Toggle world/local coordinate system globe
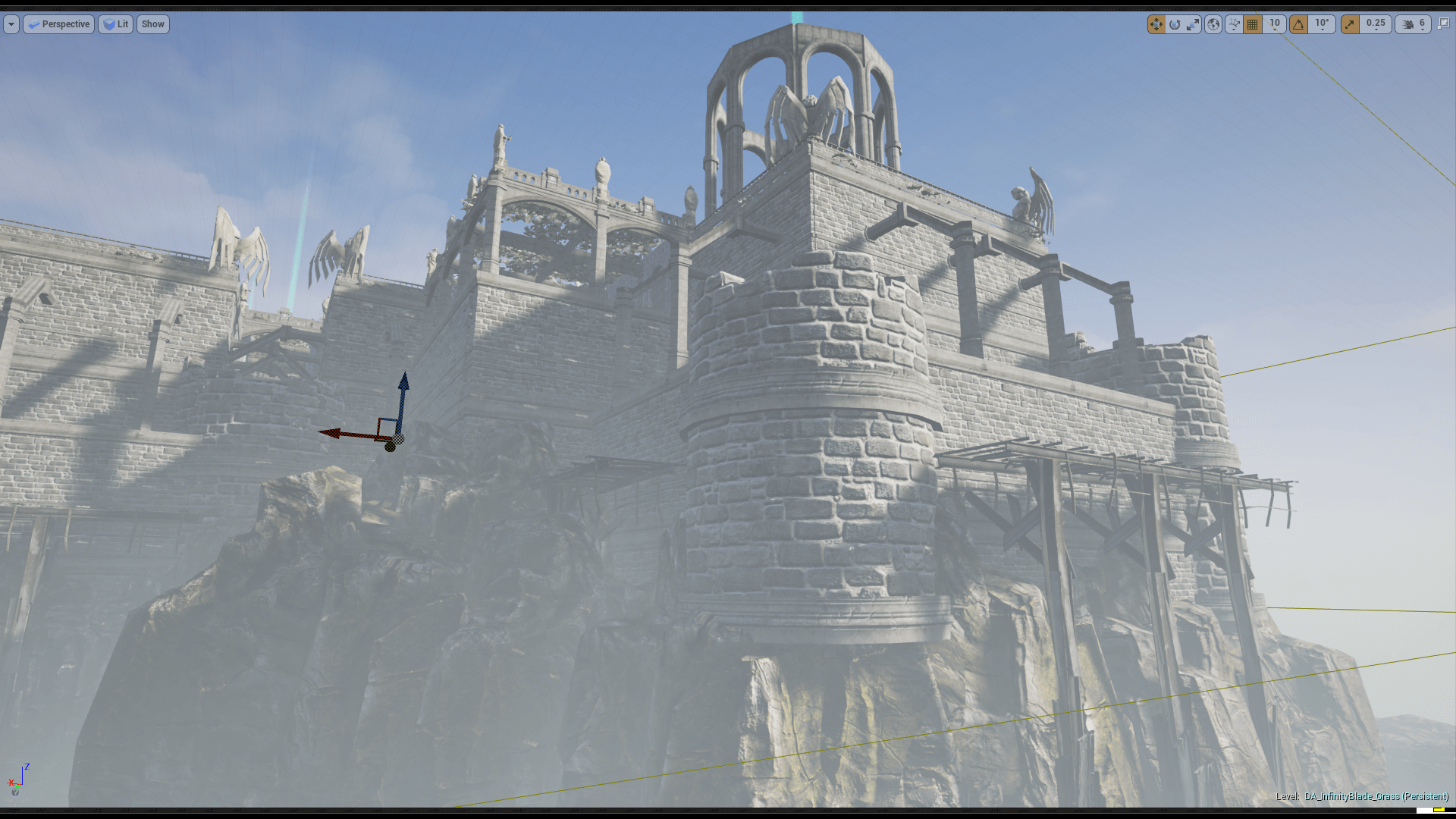 (x=1213, y=24)
